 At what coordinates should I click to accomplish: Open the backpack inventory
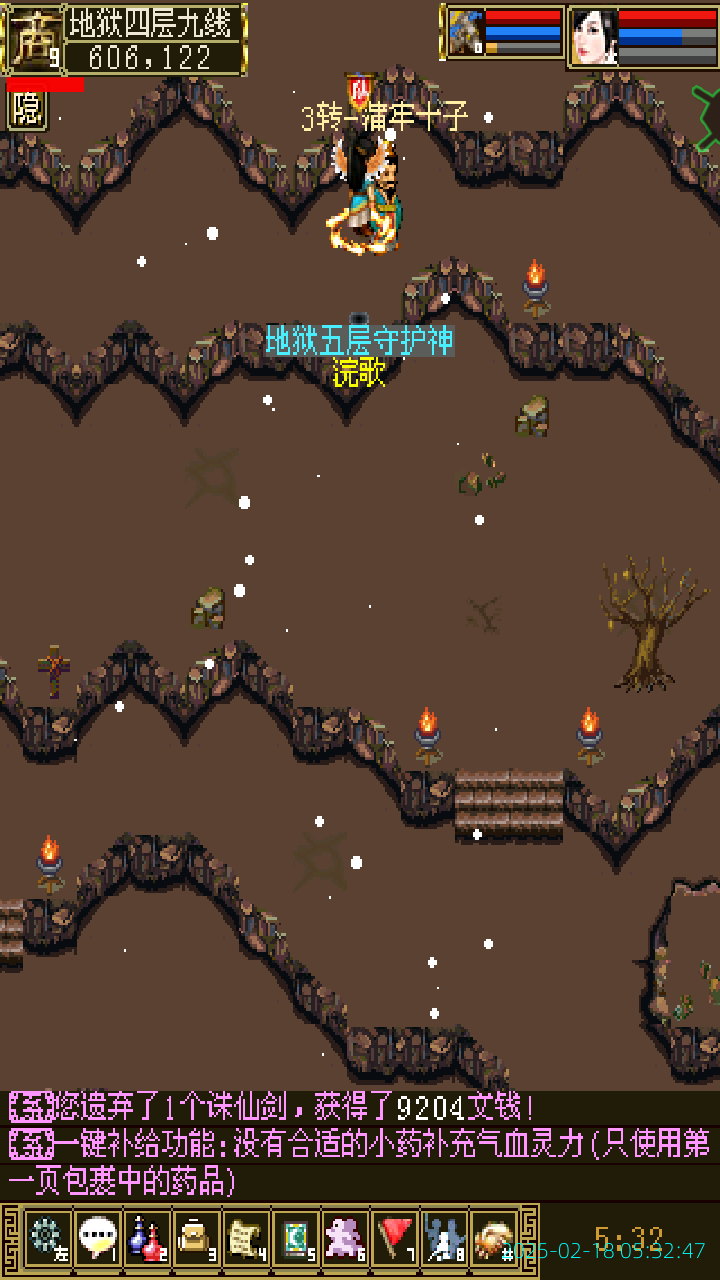point(196,1238)
